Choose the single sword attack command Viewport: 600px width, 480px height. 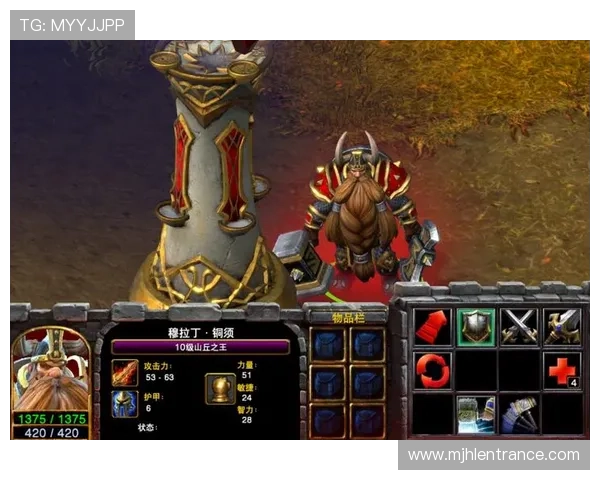coord(562,327)
